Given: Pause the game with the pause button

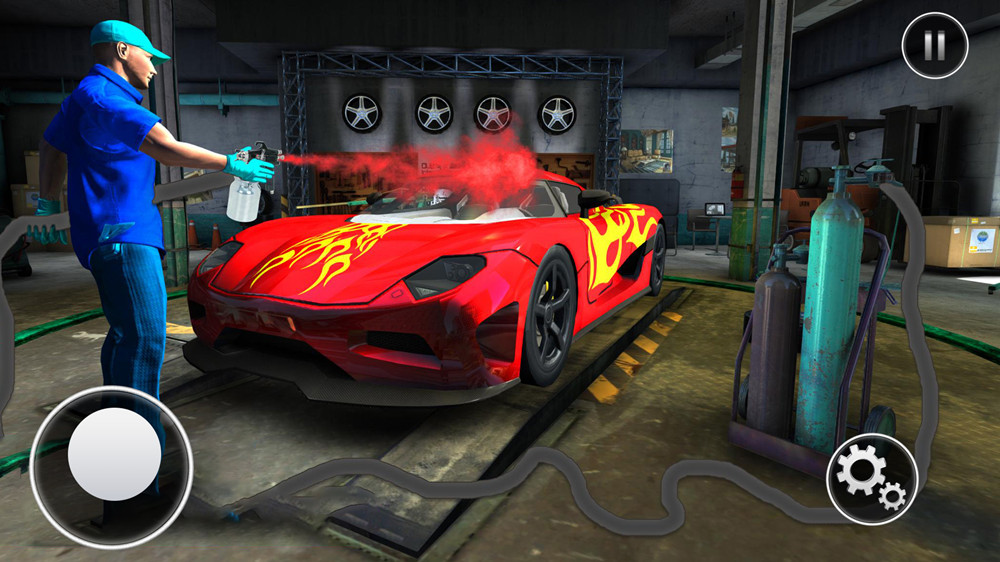Looking at the screenshot, I should (934, 46).
